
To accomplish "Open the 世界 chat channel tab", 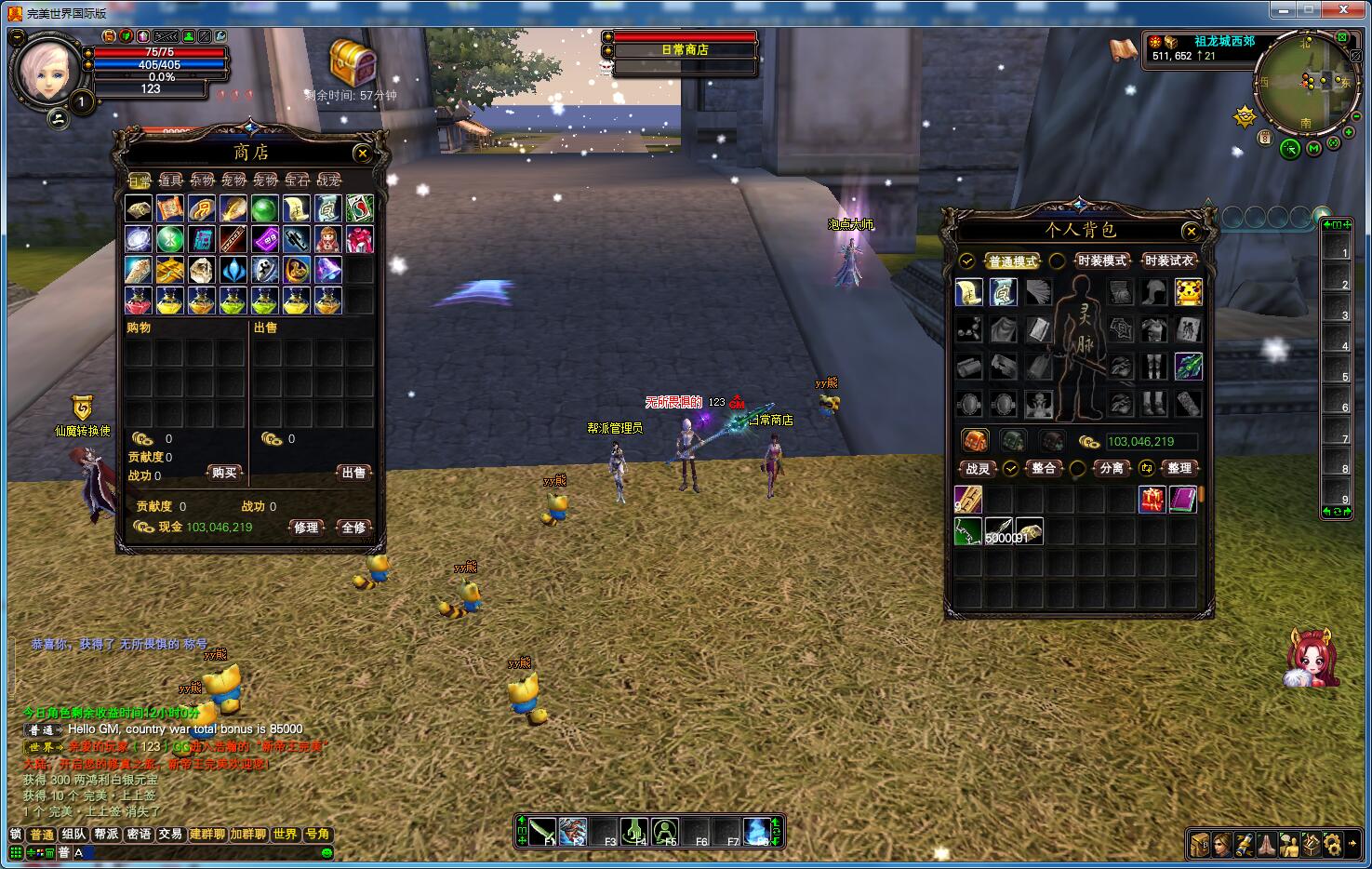I will (x=285, y=835).
